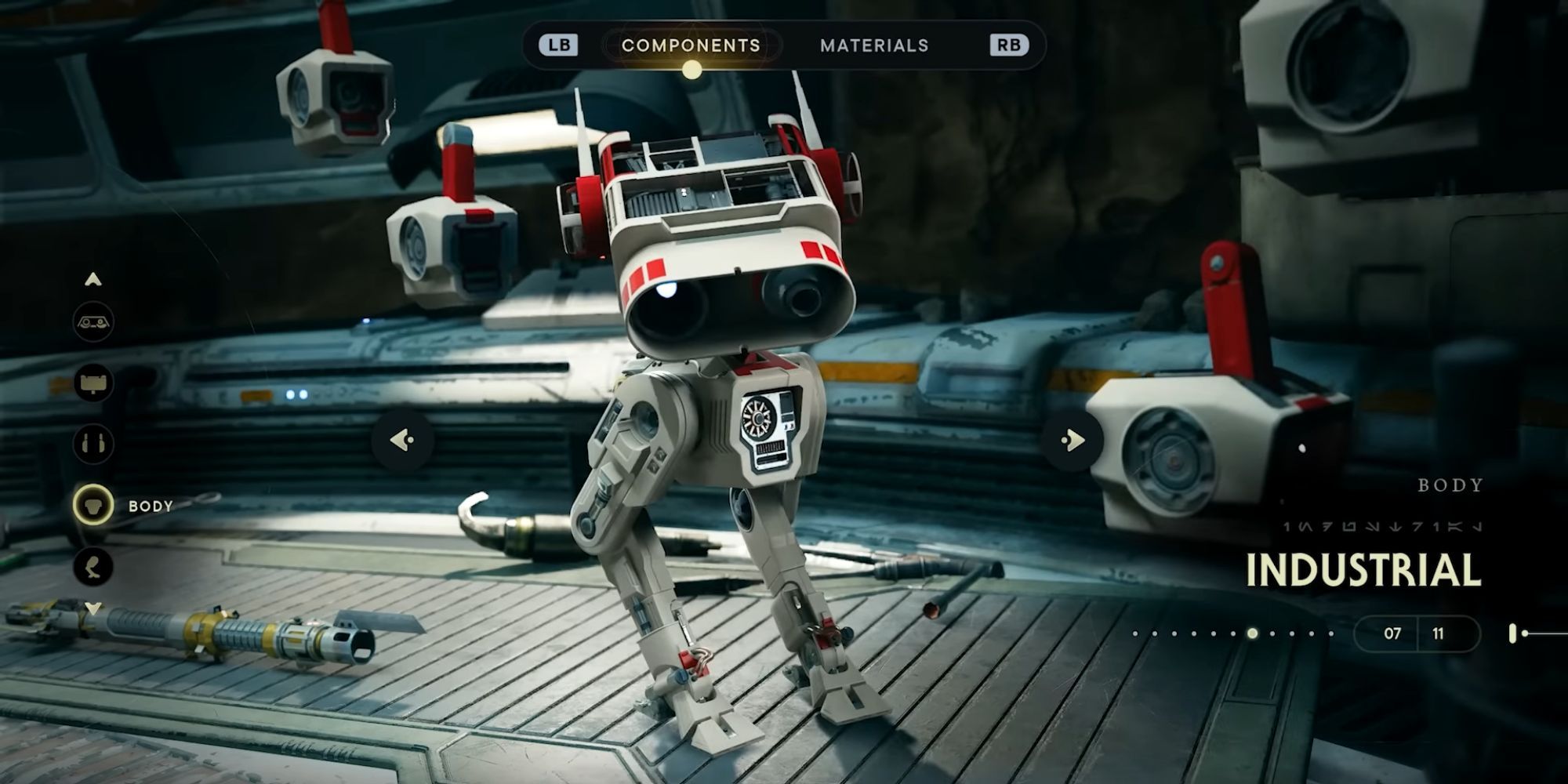
Task: Select the Components tab
Action: coord(690,45)
